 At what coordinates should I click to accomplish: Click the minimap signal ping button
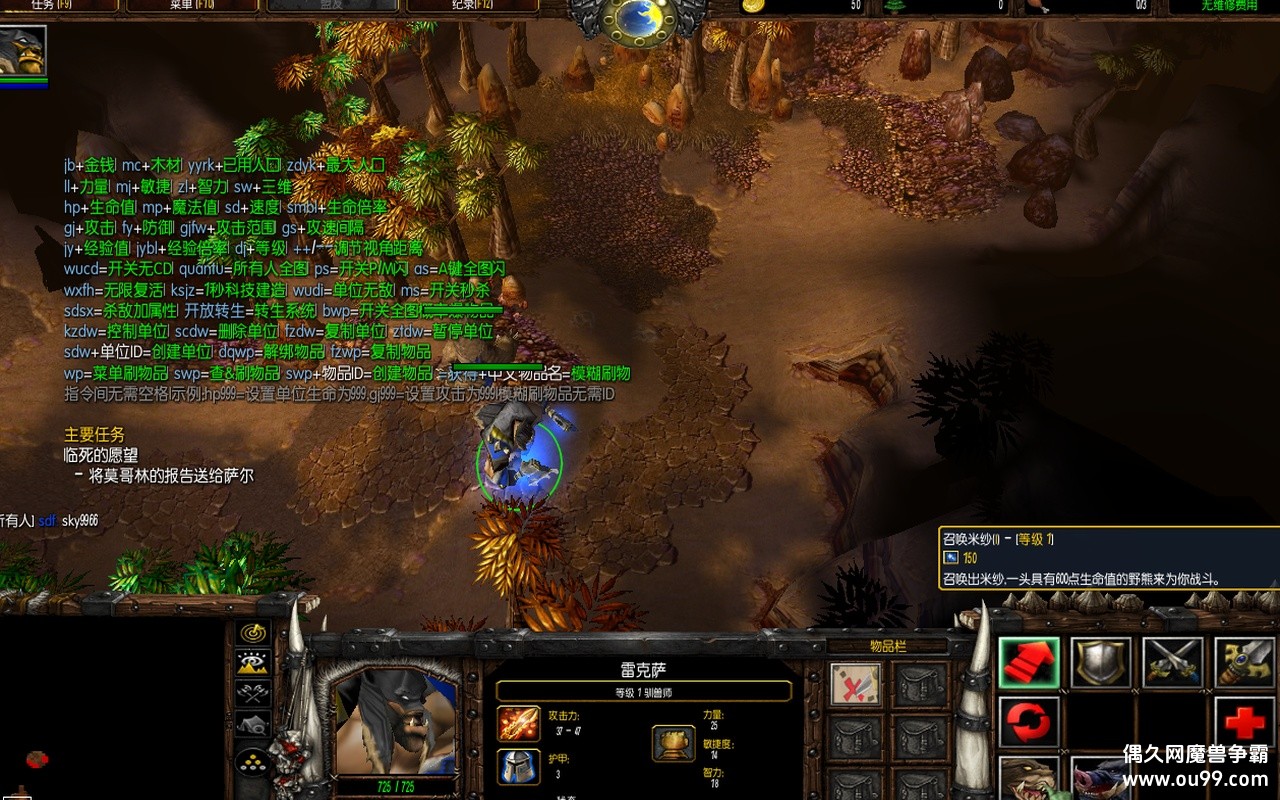pyautogui.click(x=253, y=632)
